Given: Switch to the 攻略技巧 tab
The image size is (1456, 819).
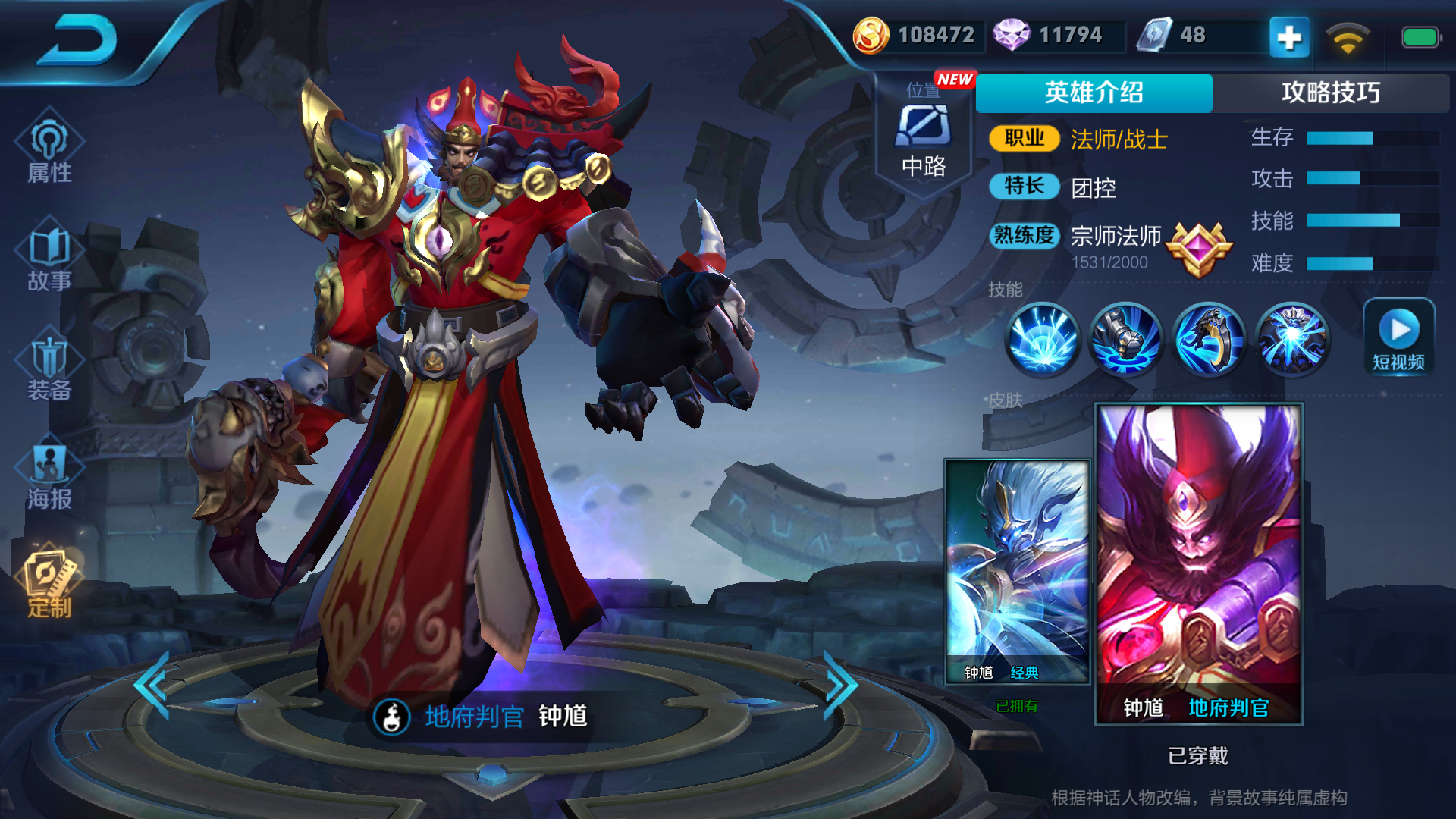Looking at the screenshot, I should (x=1330, y=93).
